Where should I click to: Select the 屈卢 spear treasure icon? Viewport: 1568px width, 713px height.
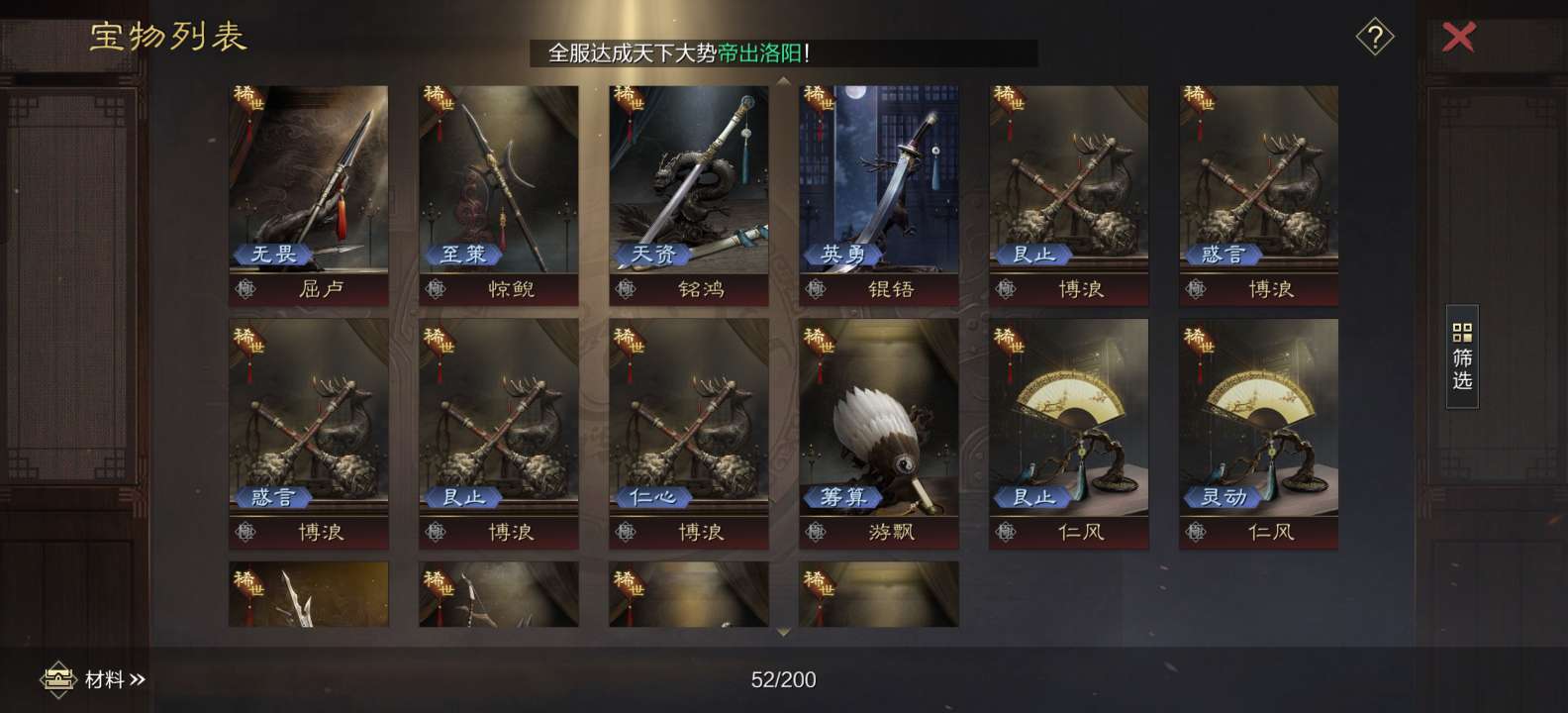click(308, 178)
